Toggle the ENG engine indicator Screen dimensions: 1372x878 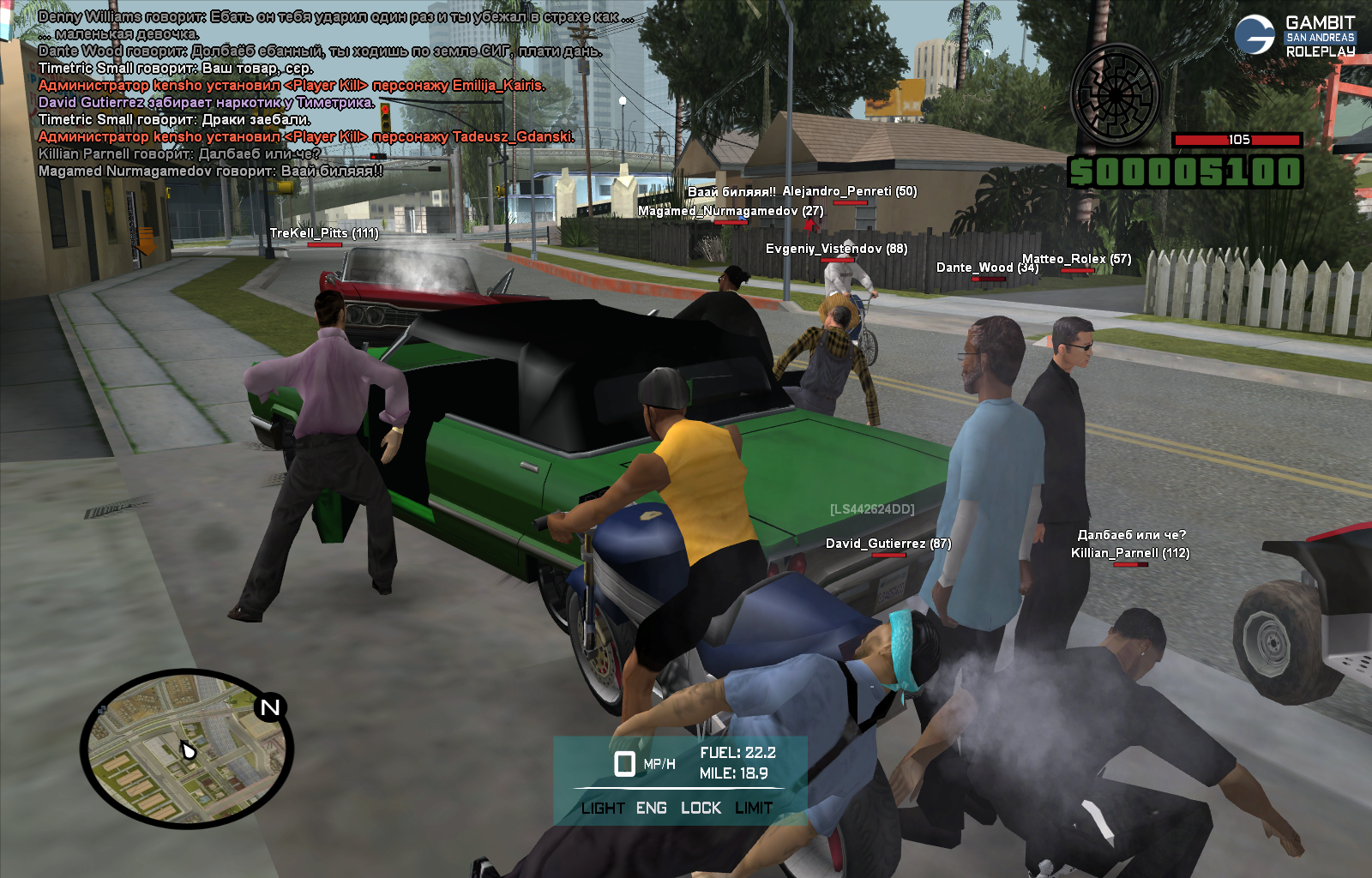(652, 808)
